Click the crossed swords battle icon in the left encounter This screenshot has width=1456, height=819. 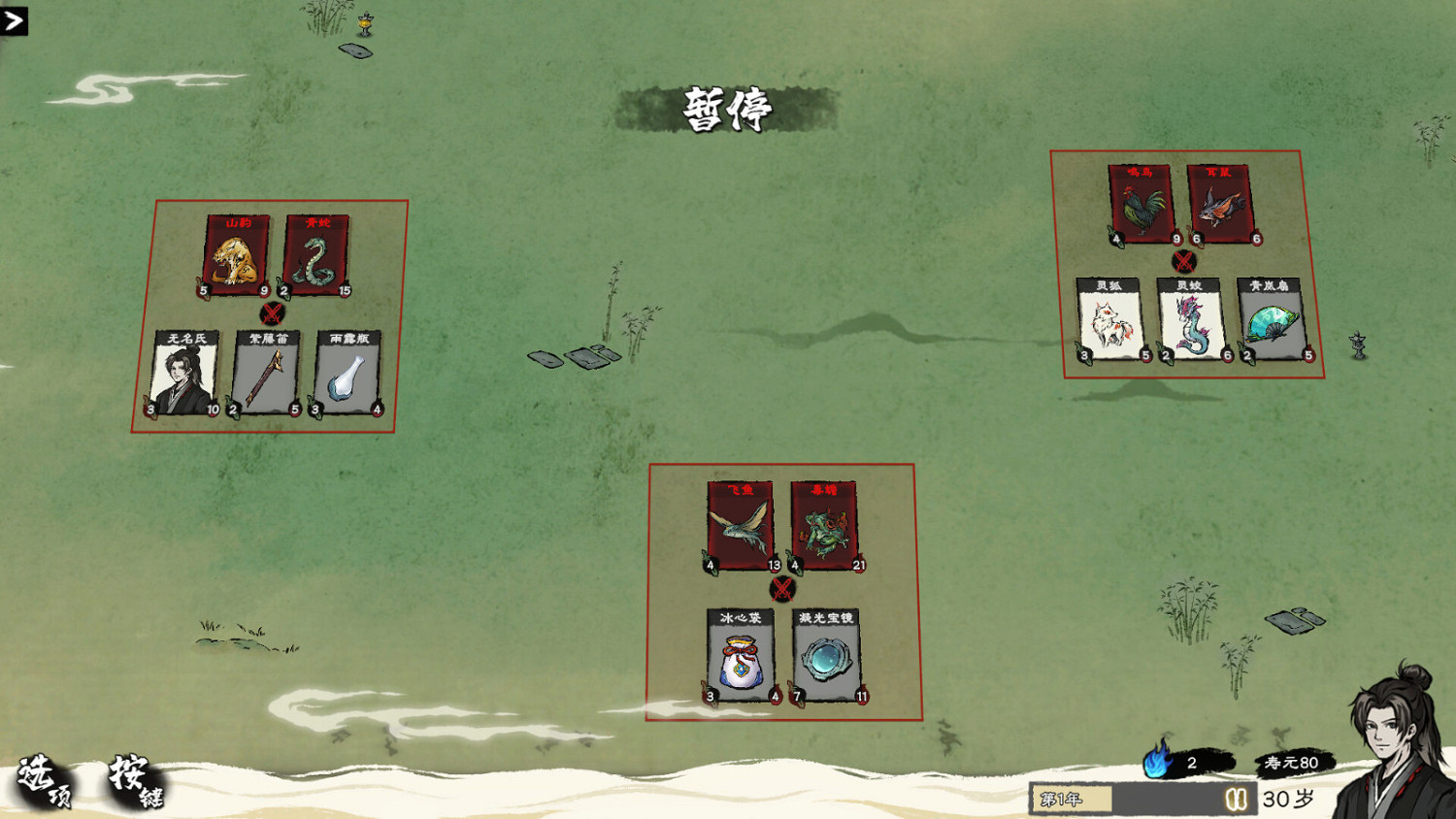[273, 311]
